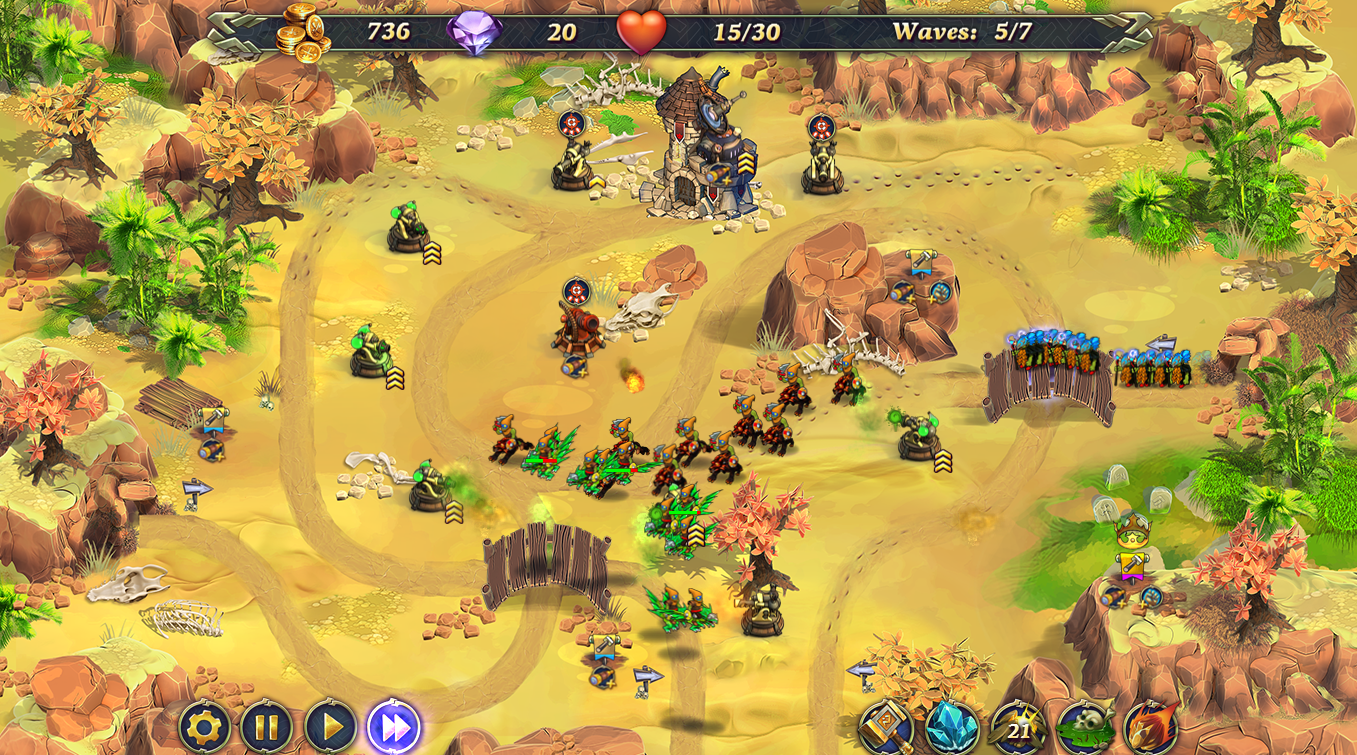Toggle the fast-forward speed button
The image size is (1357, 755).
pos(393,727)
